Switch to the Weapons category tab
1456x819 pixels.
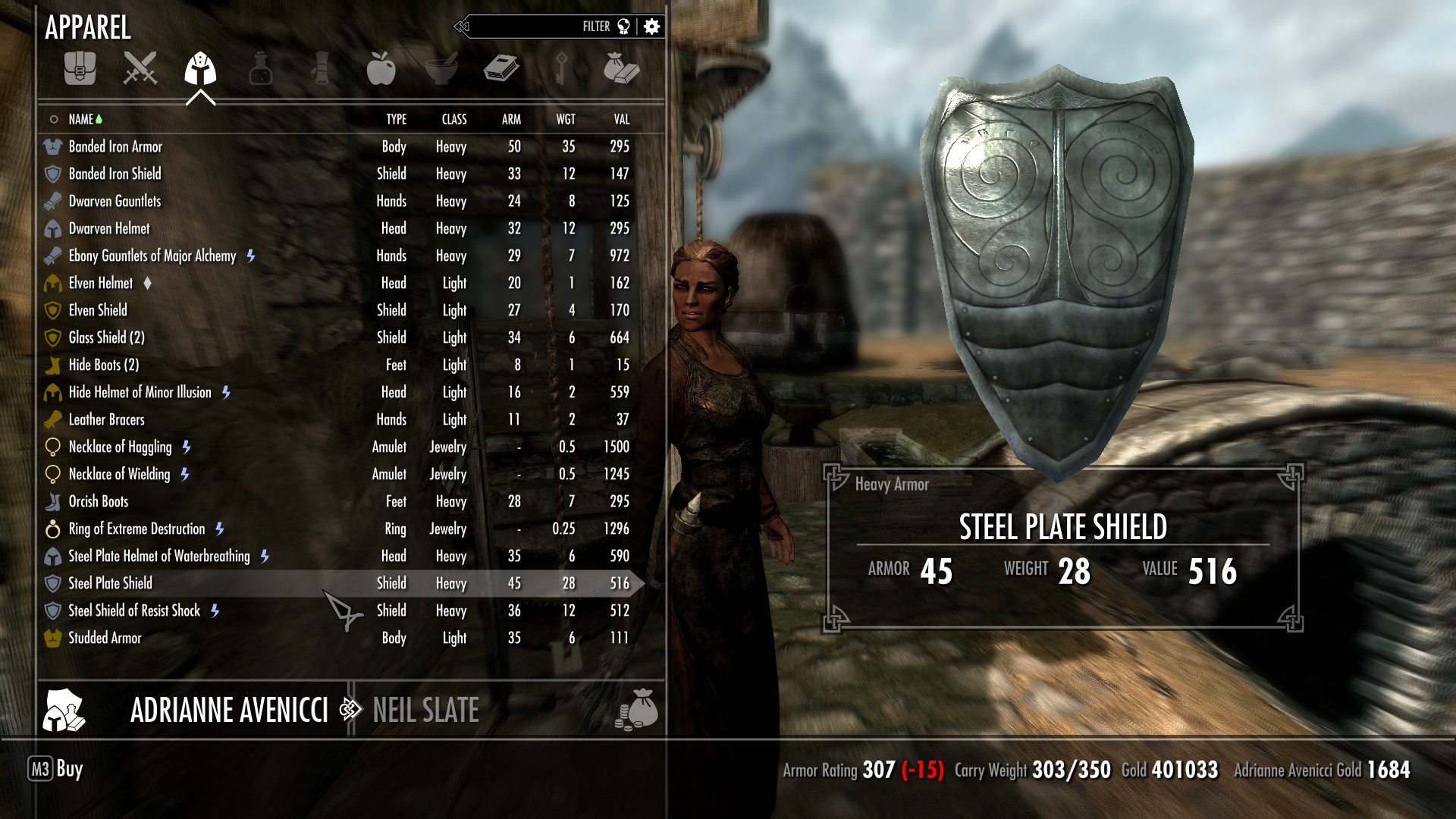(x=140, y=68)
